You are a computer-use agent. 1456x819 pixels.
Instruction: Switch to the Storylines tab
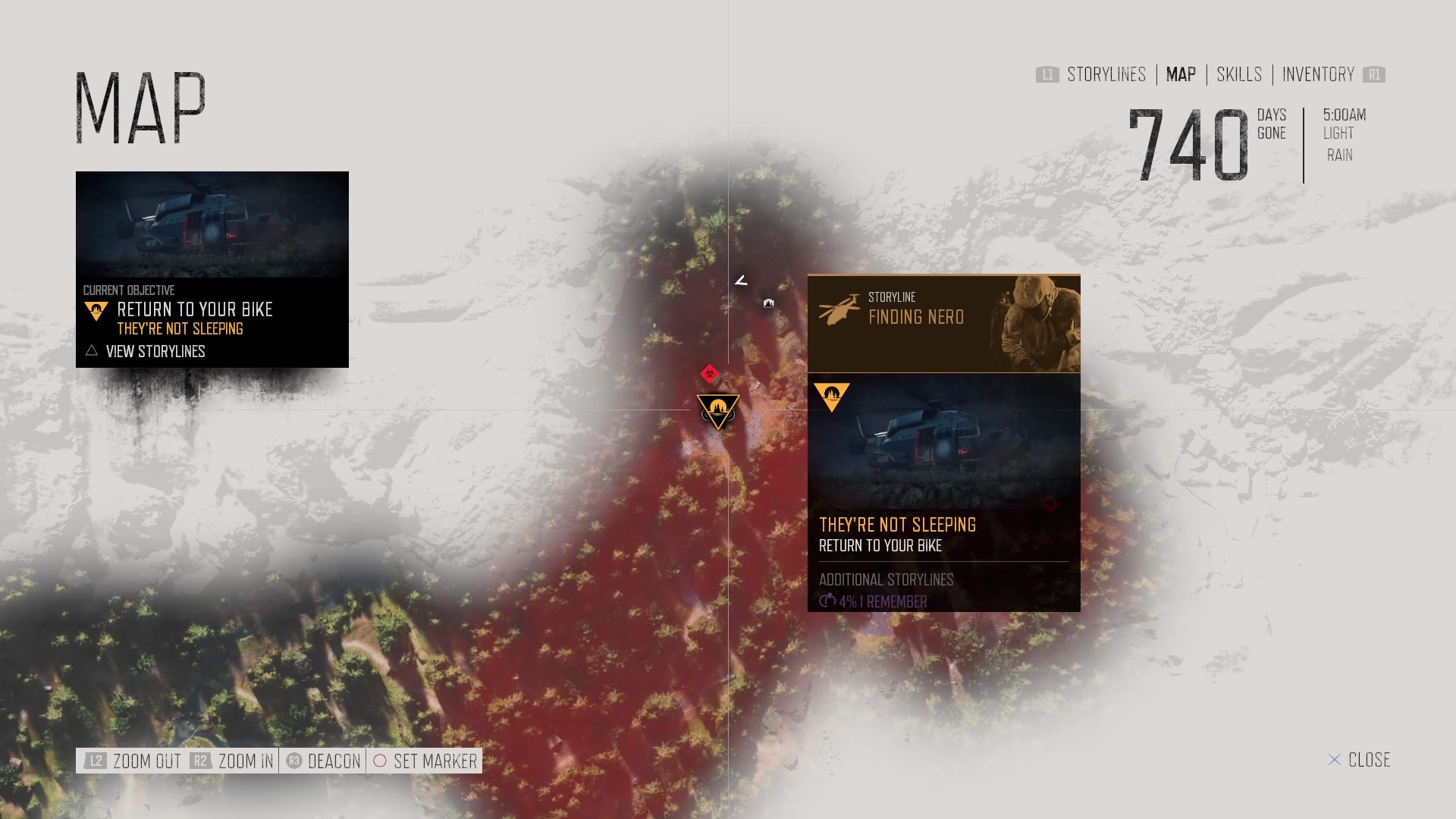click(x=1106, y=74)
